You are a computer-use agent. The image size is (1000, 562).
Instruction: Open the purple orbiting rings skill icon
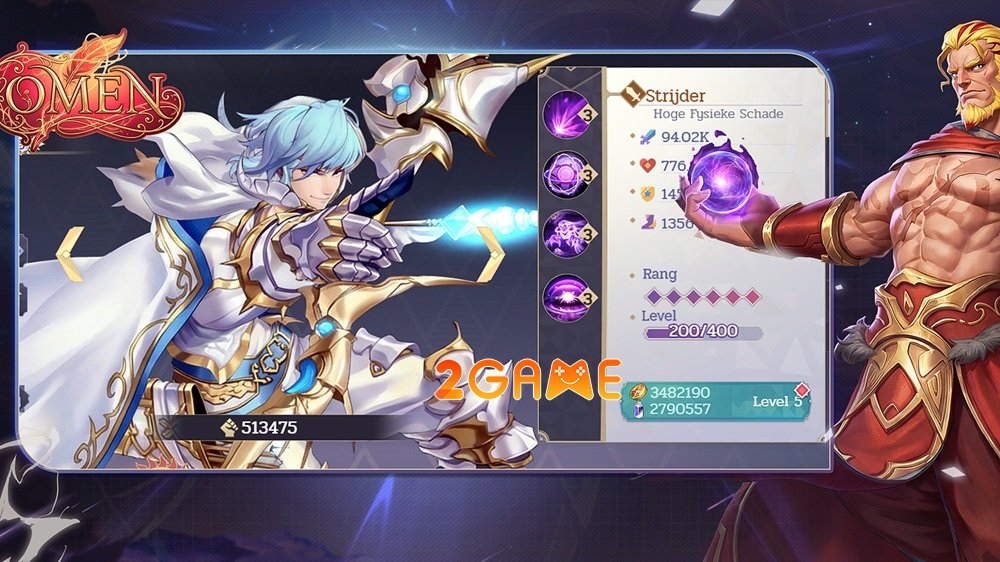click(x=566, y=174)
